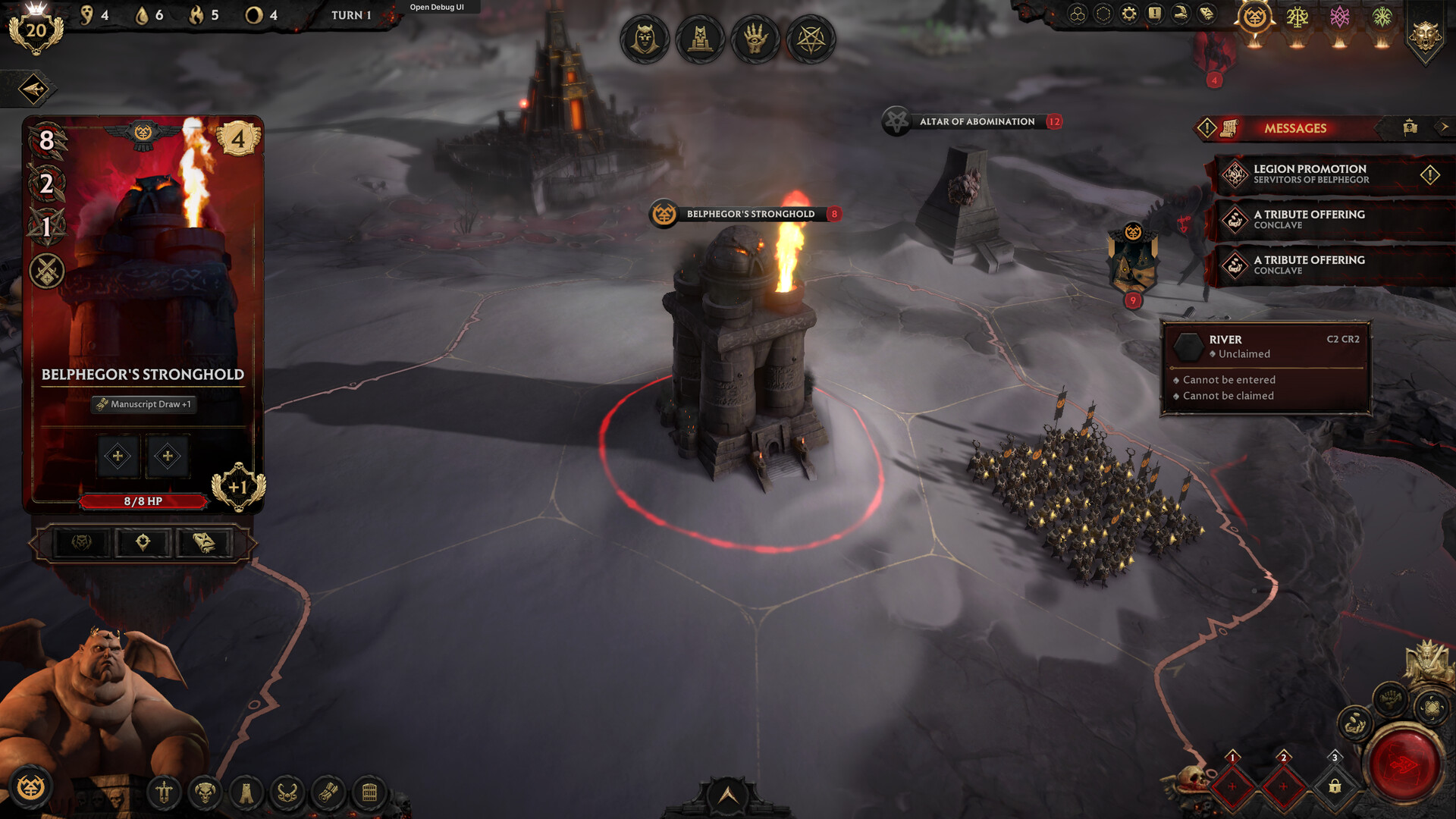This screenshot has height=819, width=1456.
Task: Click the red end turn orb
Action: (x=1404, y=765)
